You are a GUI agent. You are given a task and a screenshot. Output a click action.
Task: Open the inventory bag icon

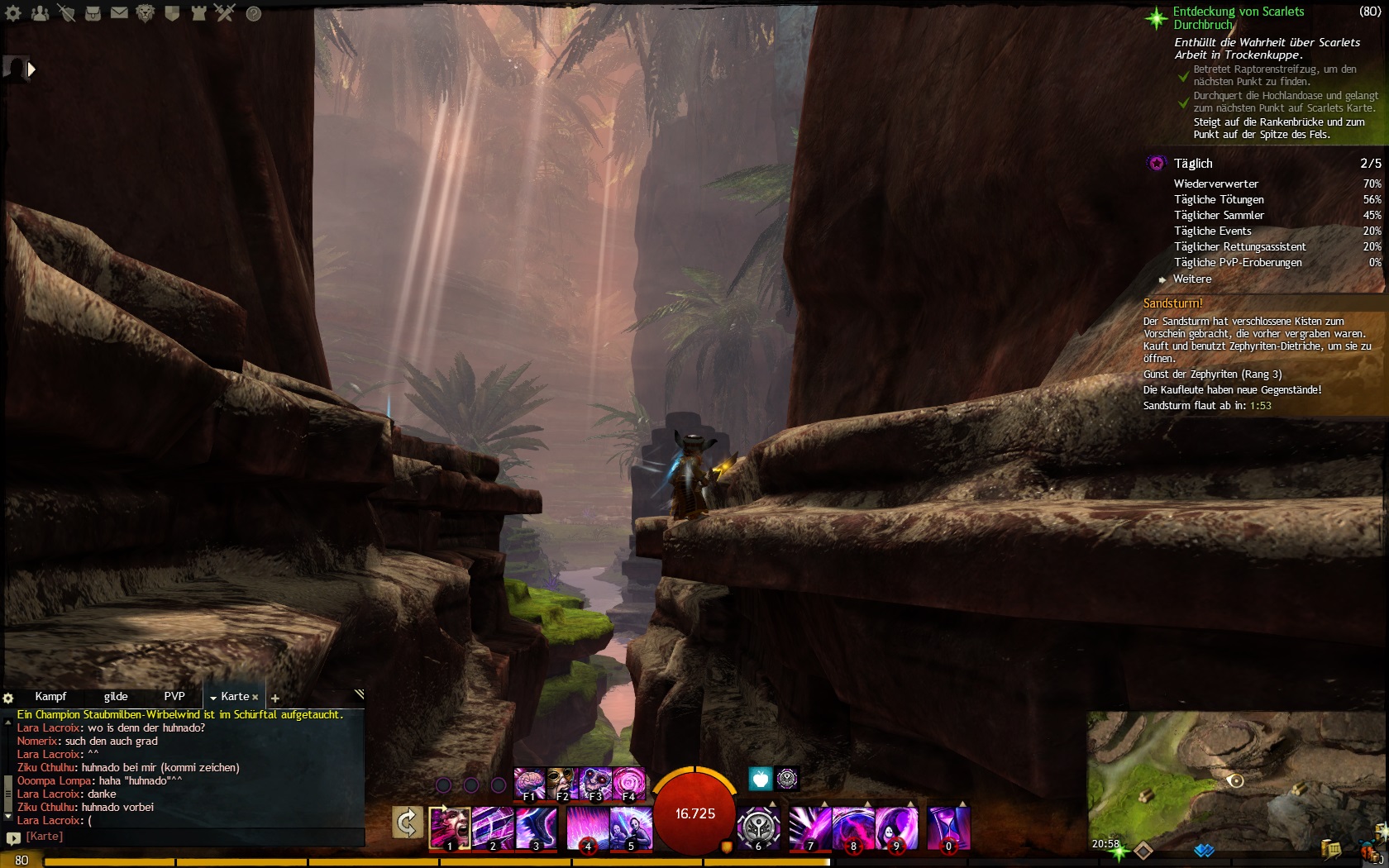93,13
